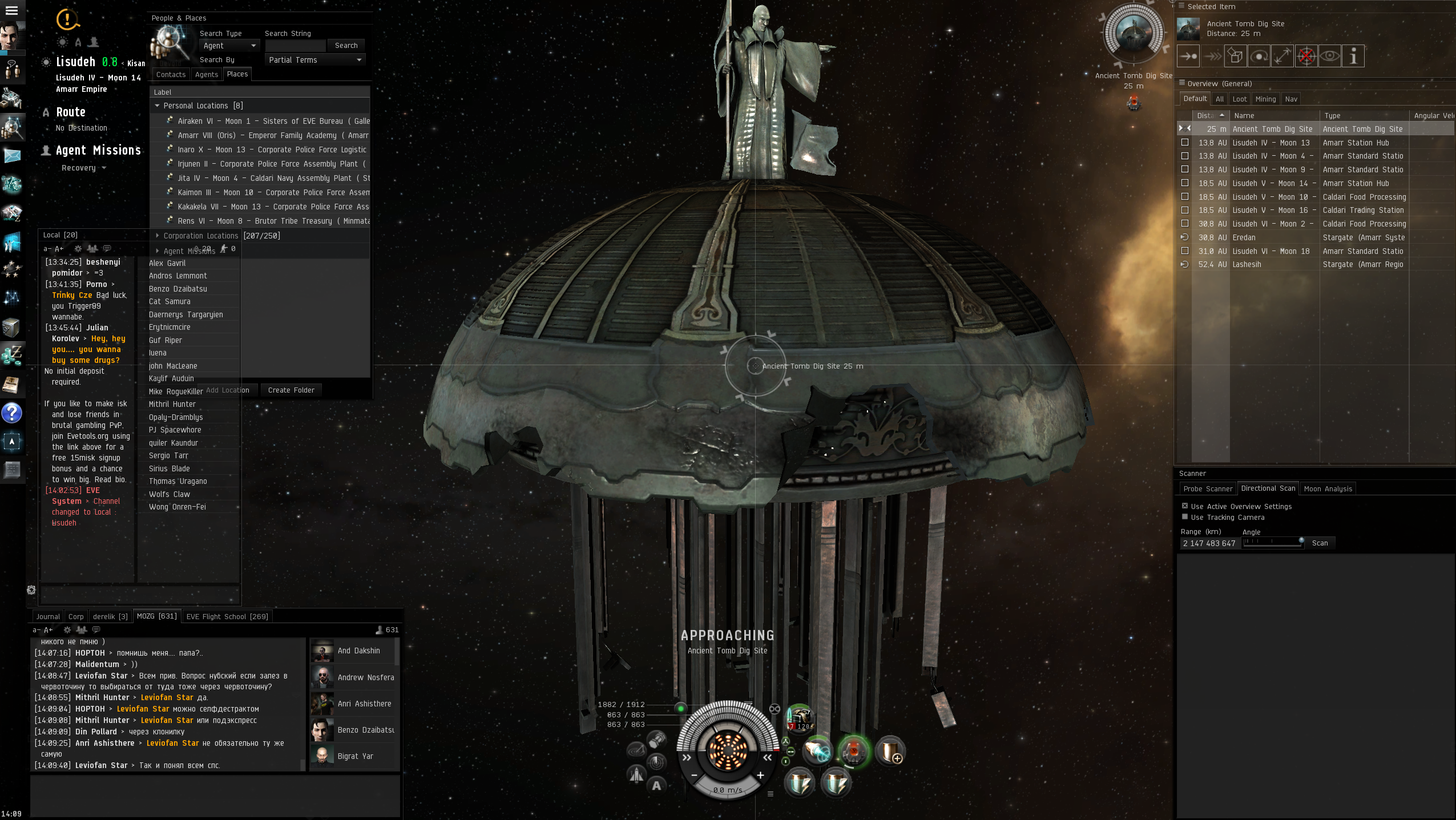Select Eredan stargate in overview

tap(1244, 237)
